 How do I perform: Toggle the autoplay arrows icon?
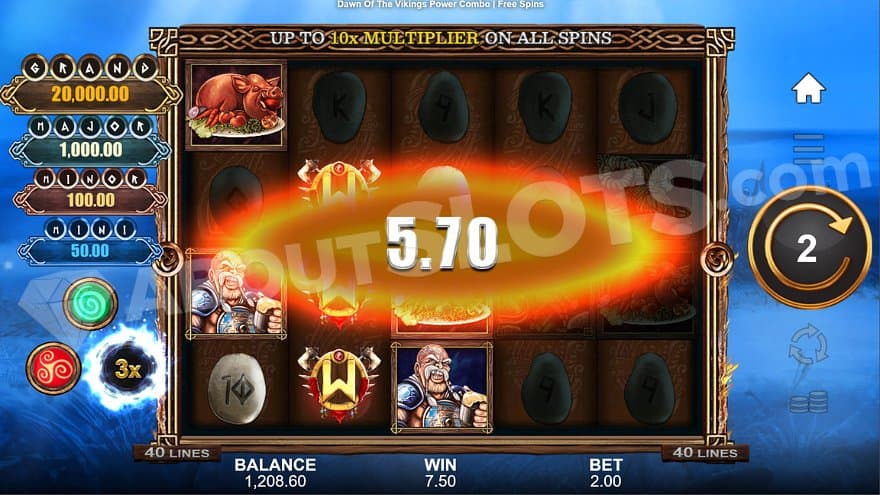[808, 345]
